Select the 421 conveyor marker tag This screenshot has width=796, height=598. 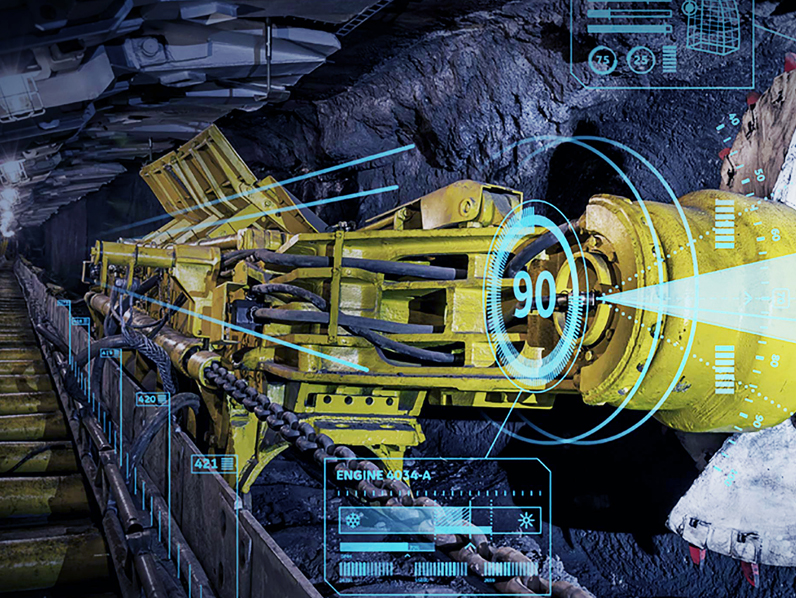(x=212, y=464)
